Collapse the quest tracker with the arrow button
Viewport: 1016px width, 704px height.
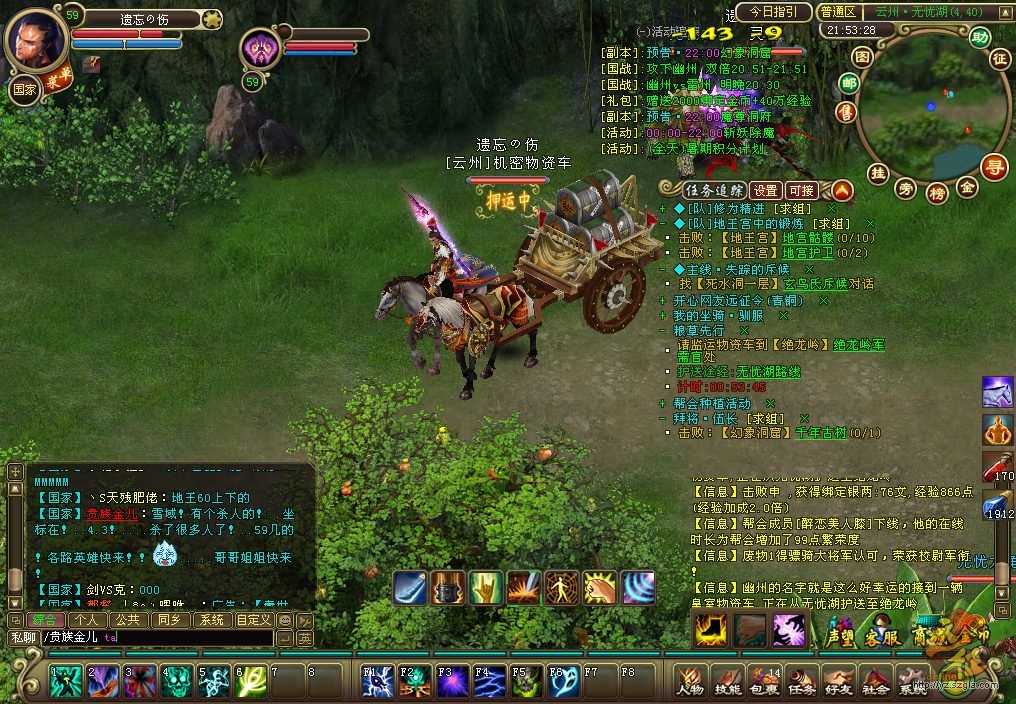(842, 189)
